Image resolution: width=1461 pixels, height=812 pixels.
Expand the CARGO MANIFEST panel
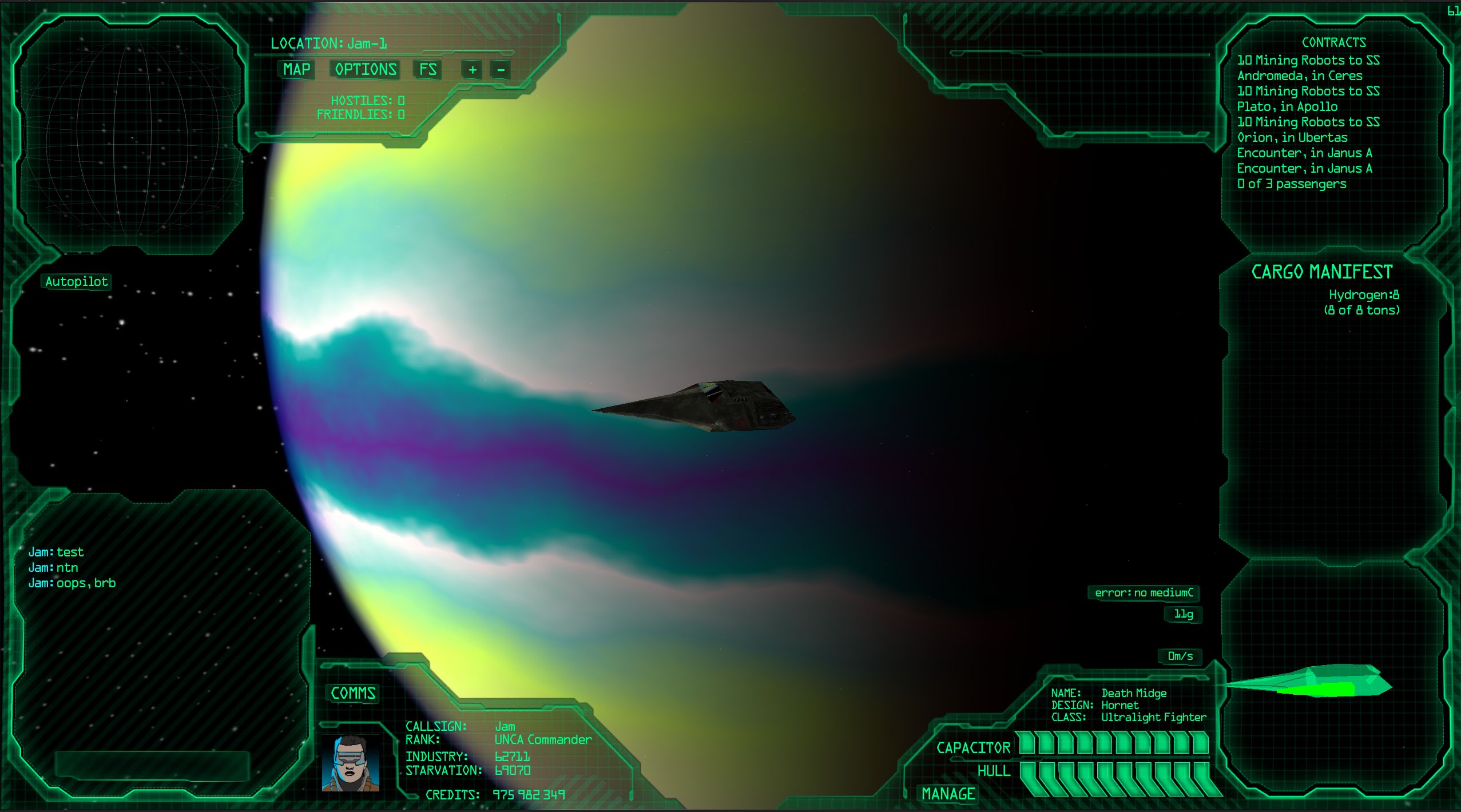[x=1321, y=271]
